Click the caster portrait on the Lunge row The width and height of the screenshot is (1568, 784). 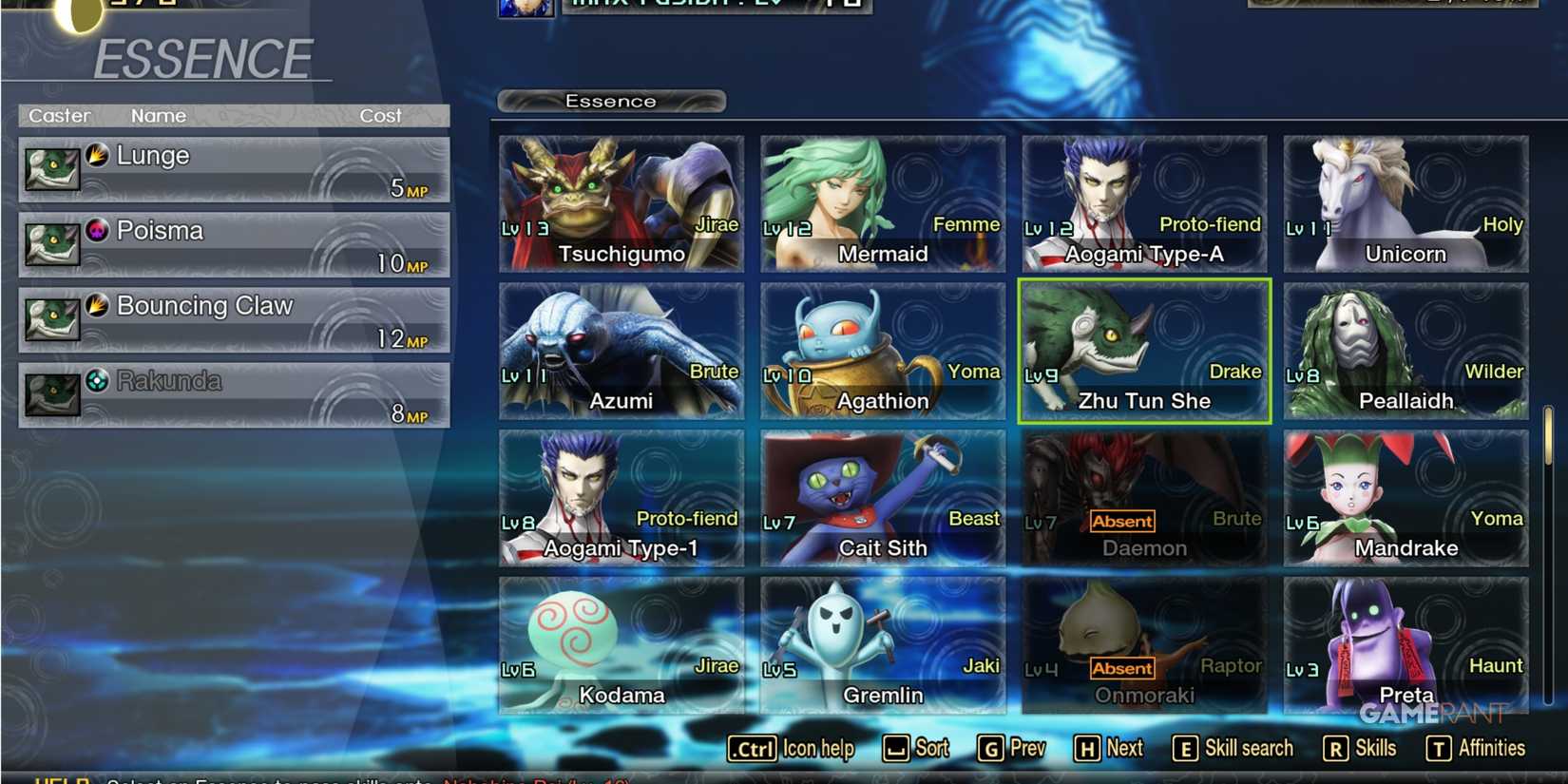(x=52, y=169)
